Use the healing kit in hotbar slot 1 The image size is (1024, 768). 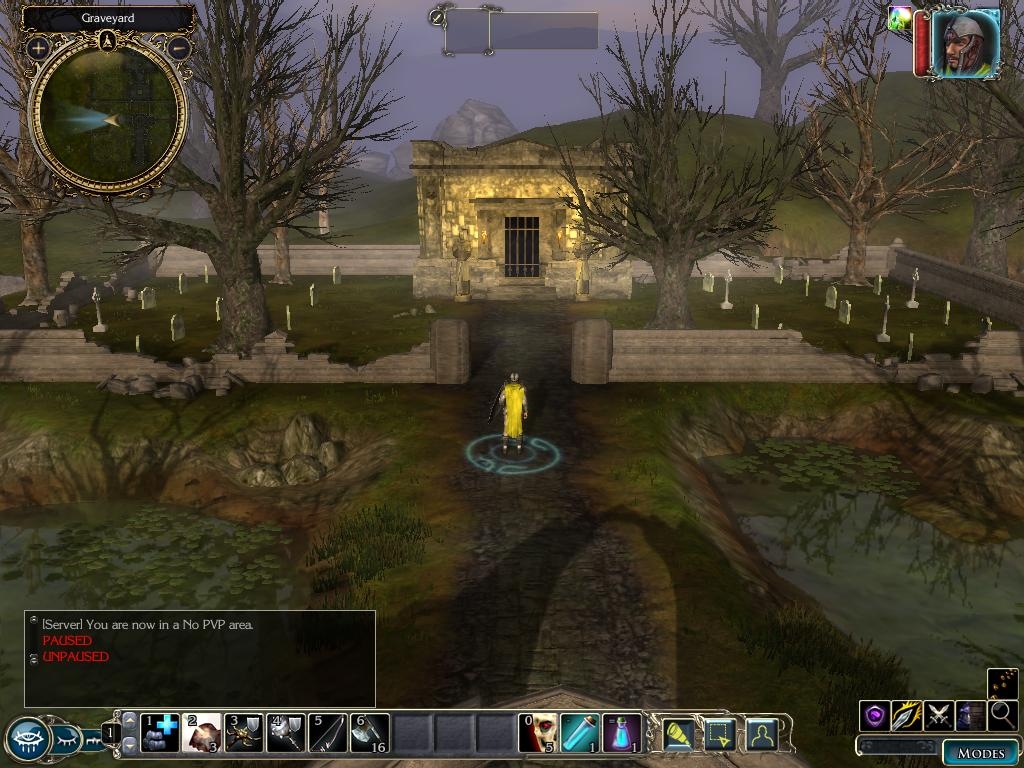[x=160, y=733]
